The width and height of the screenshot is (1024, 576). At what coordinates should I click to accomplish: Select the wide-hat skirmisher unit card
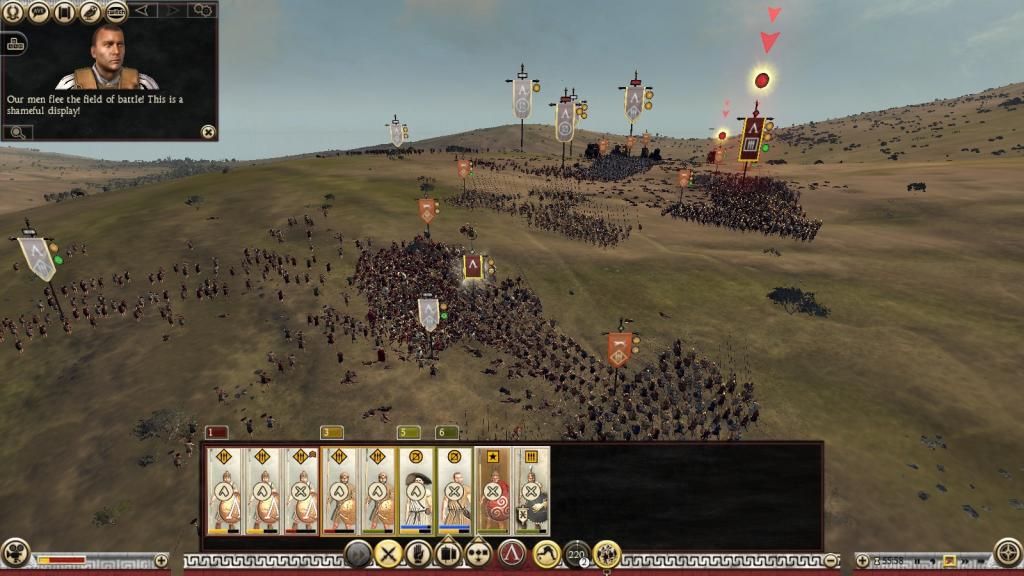point(416,491)
